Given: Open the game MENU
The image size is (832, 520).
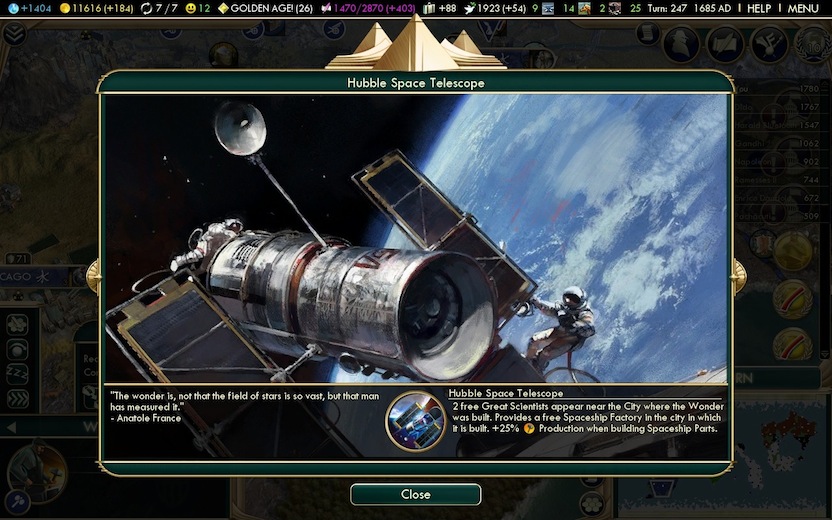Looking at the screenshot, I should [x=803, y=8].
